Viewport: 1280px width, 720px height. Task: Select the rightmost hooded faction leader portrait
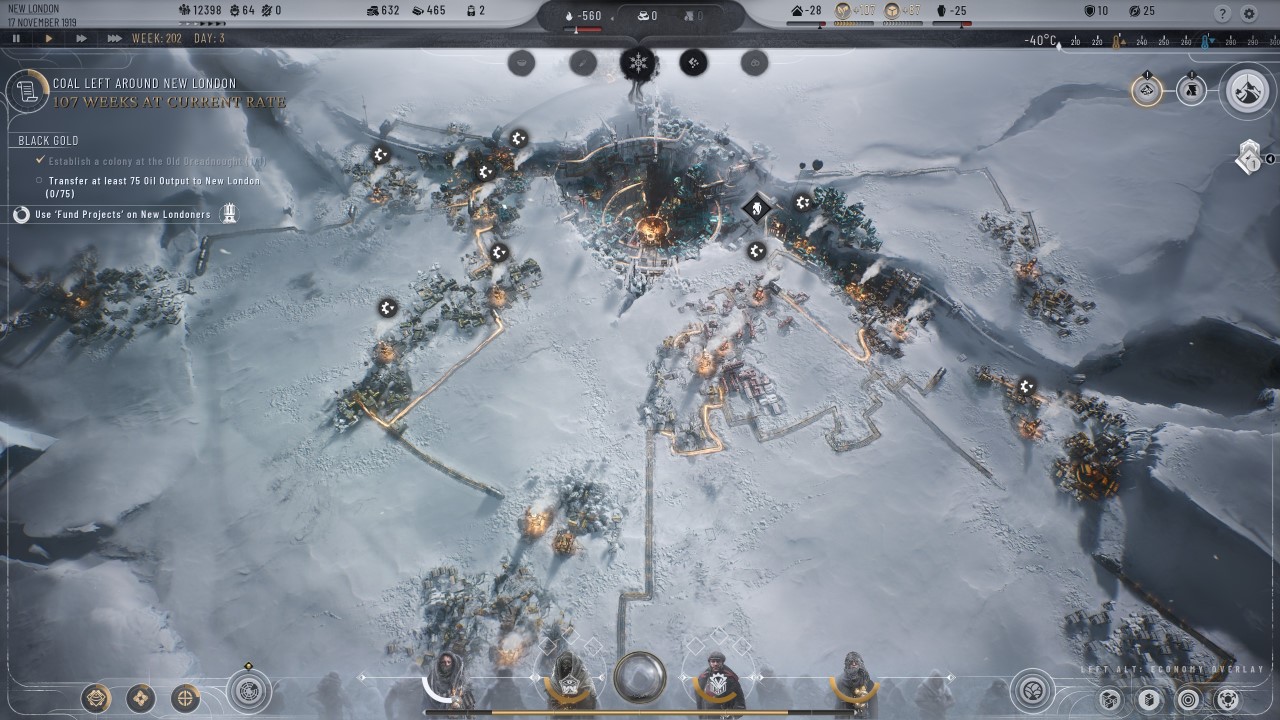[x=855, y=680]
